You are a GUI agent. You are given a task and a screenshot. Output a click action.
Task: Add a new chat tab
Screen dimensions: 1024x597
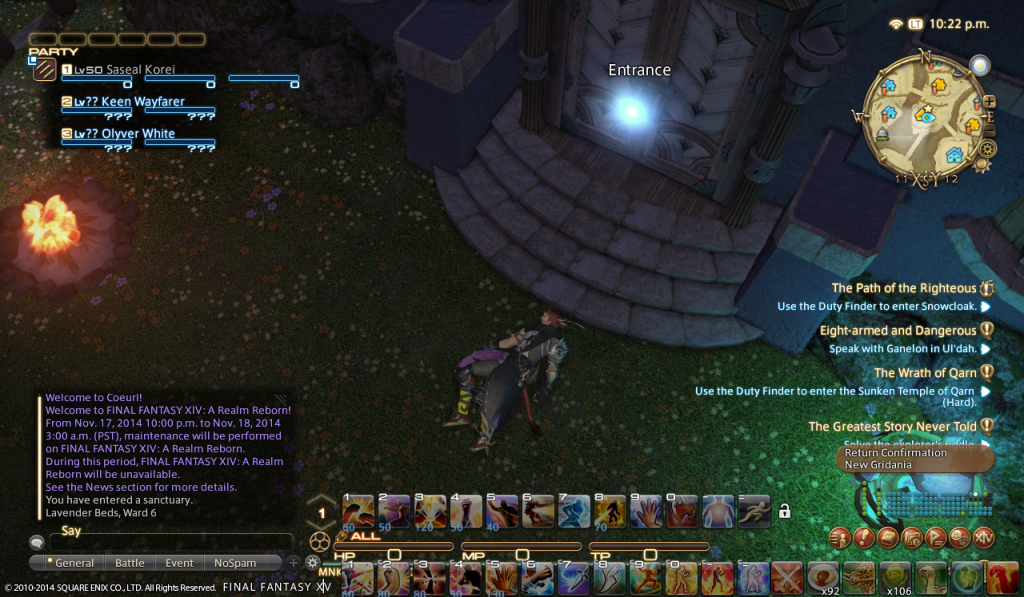coord(294,563)
